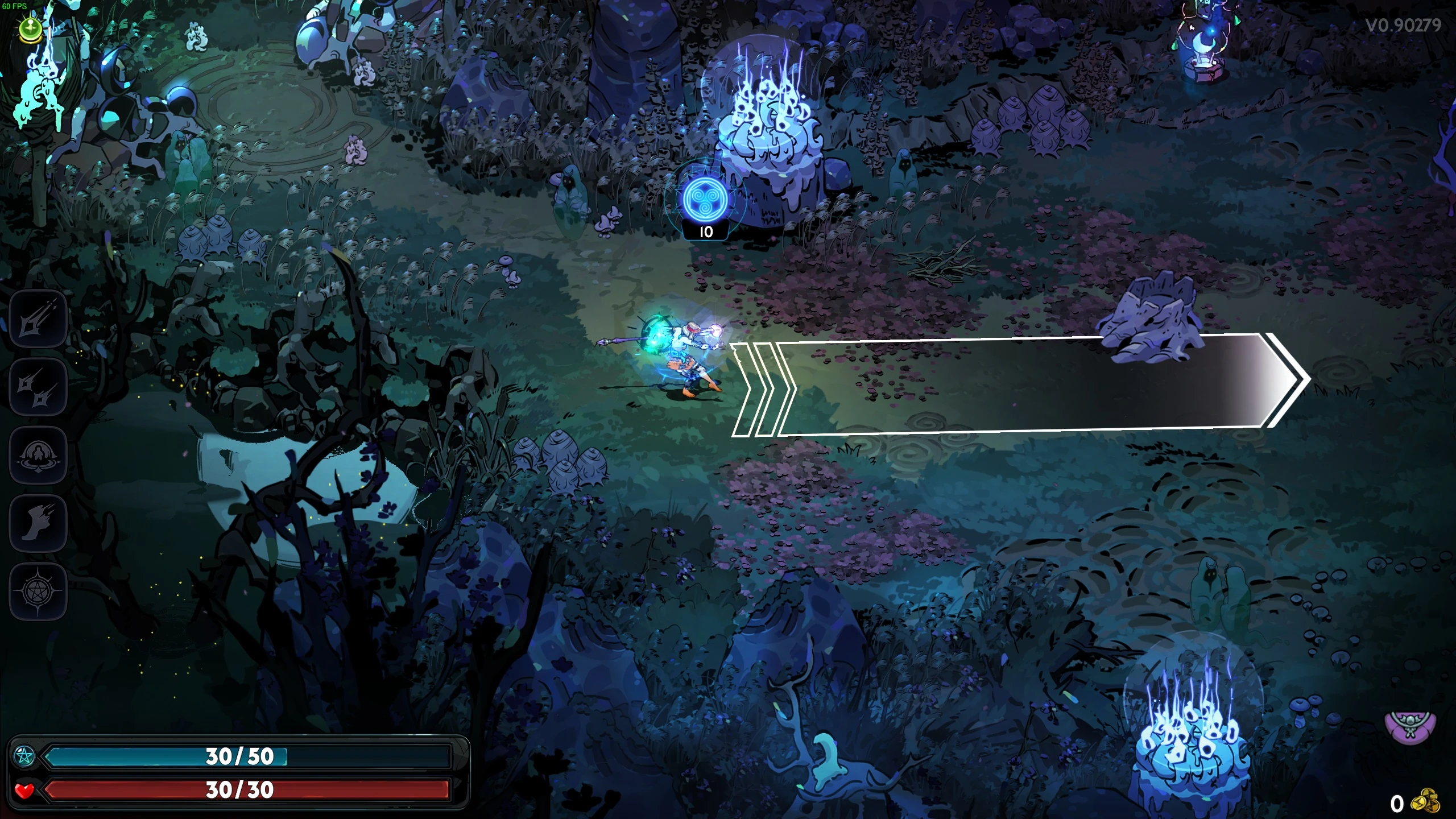1456x819 pixels.
Task: Inspect the purple keepsake icon
Action: click(x=1410, y=729)
